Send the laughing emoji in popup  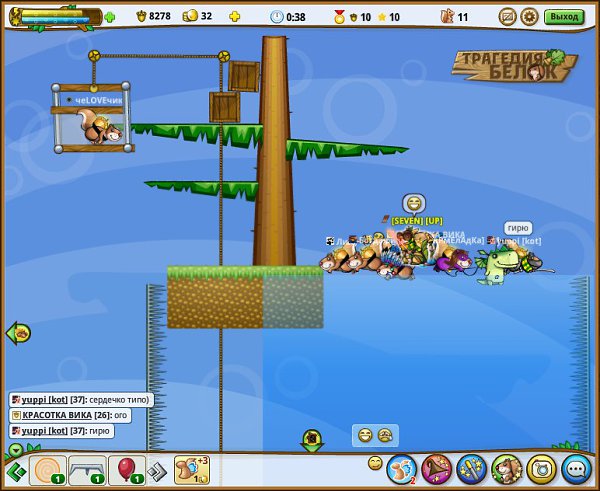pyautogui.click(x=366, y=435)
